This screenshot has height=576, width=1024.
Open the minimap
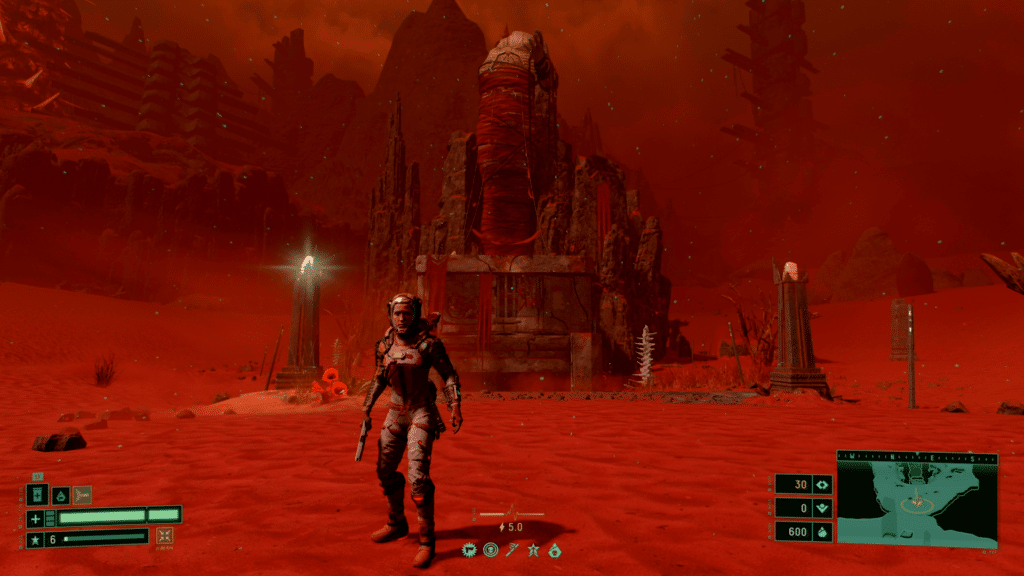point(917,505)
